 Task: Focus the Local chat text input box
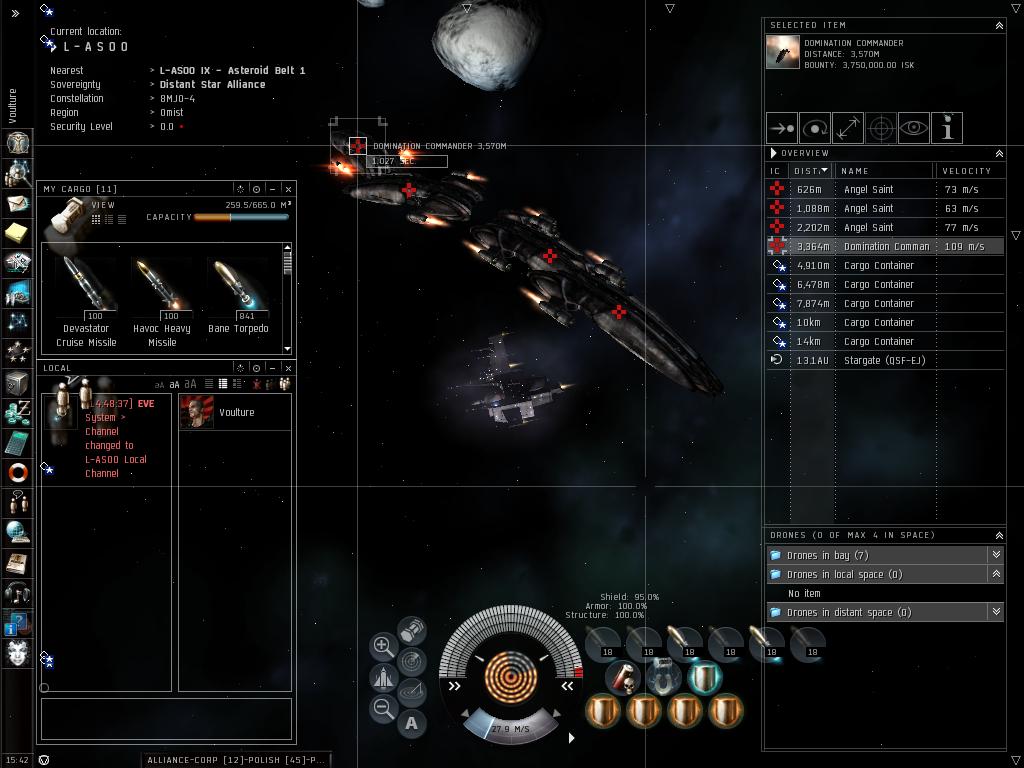[x=166, y=719]
